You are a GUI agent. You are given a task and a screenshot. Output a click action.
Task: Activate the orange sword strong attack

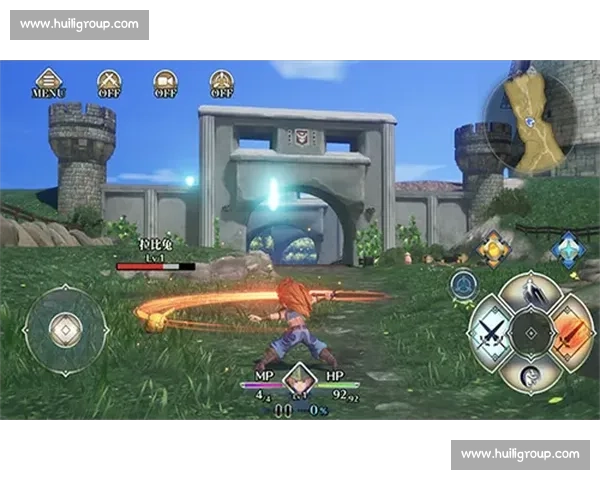click(x=568, y=331)
